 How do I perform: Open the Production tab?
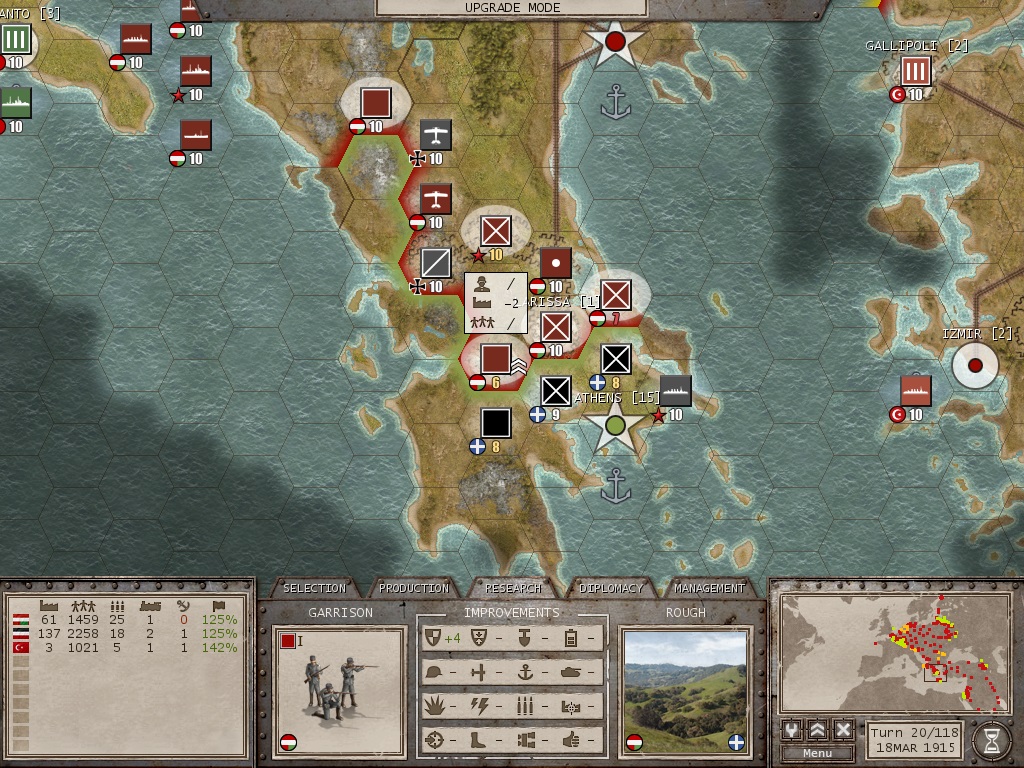pos(414,588)
